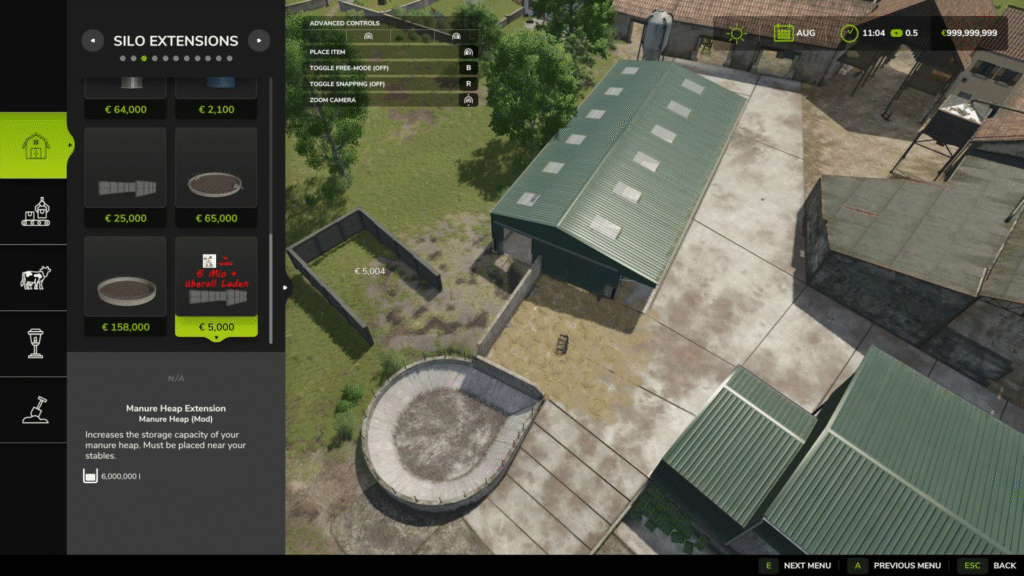
Task: Select the €65,000 round pit extension
Action: (x=216, y=177)
